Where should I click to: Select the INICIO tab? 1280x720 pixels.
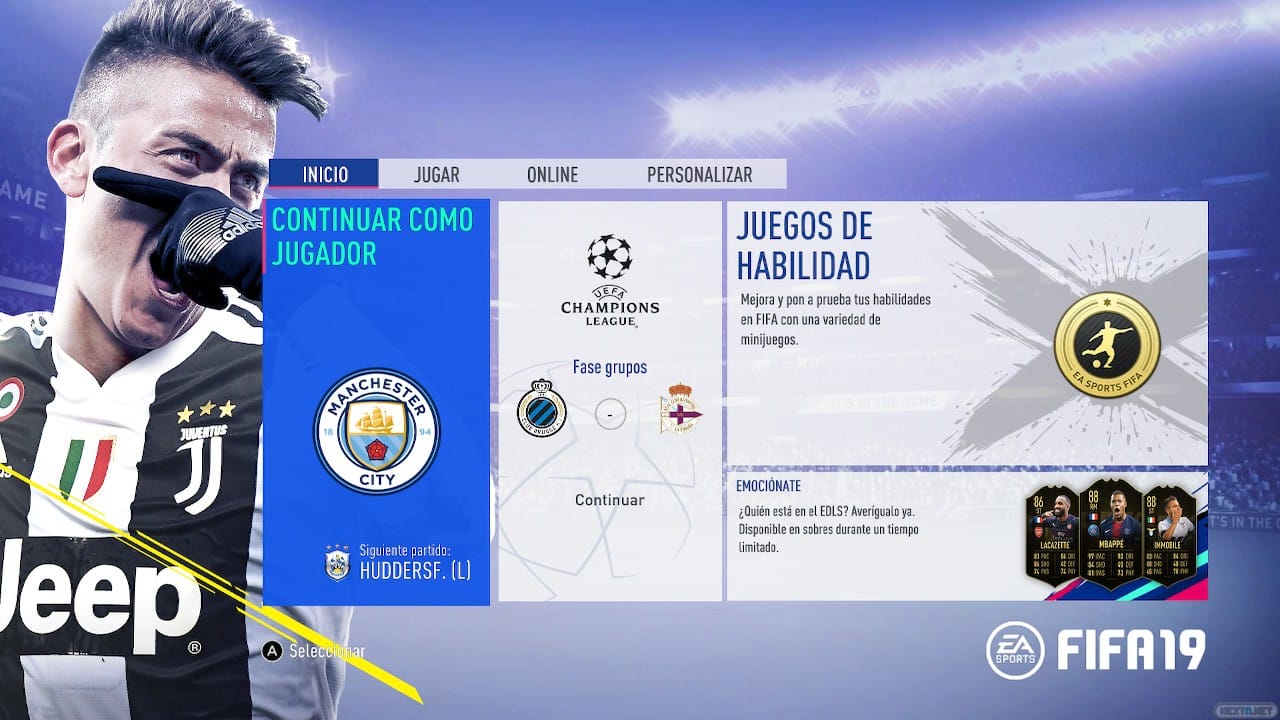323,174
